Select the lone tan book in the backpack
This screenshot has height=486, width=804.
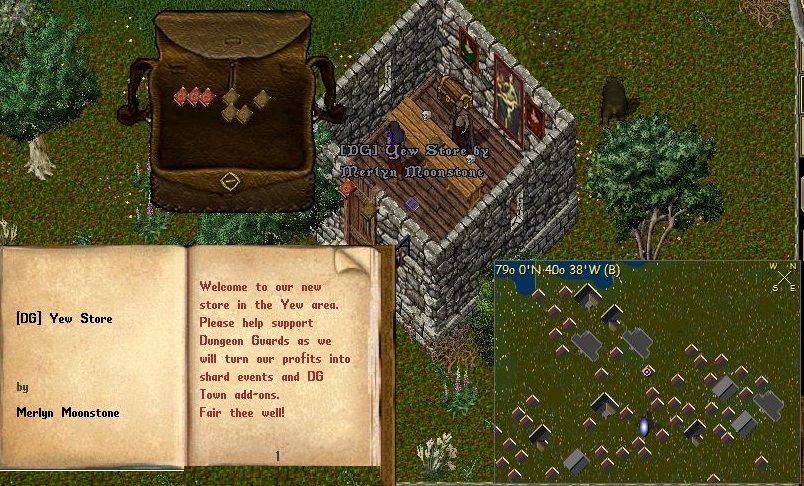coord(262,98)
